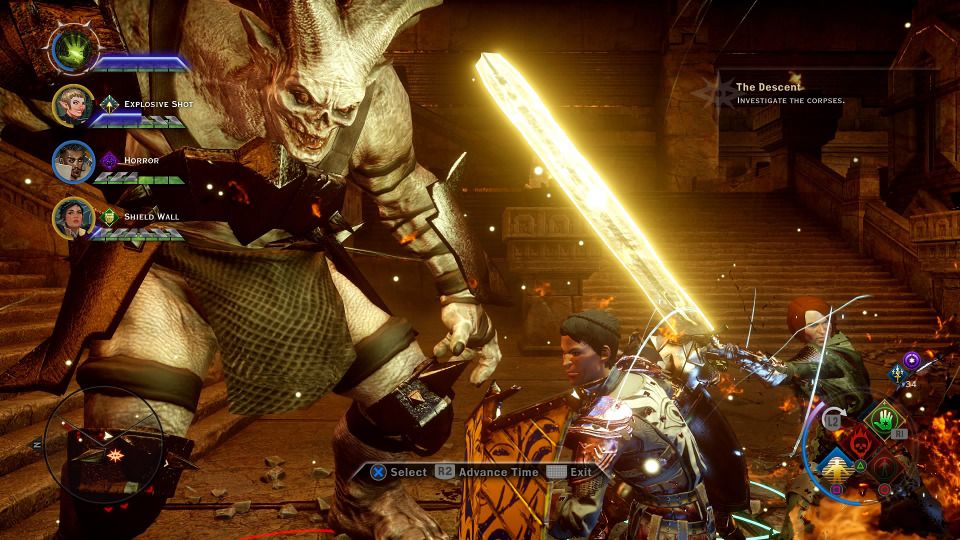
Task: Click the Shield Wall ability icon
Action: coord(110,214)
